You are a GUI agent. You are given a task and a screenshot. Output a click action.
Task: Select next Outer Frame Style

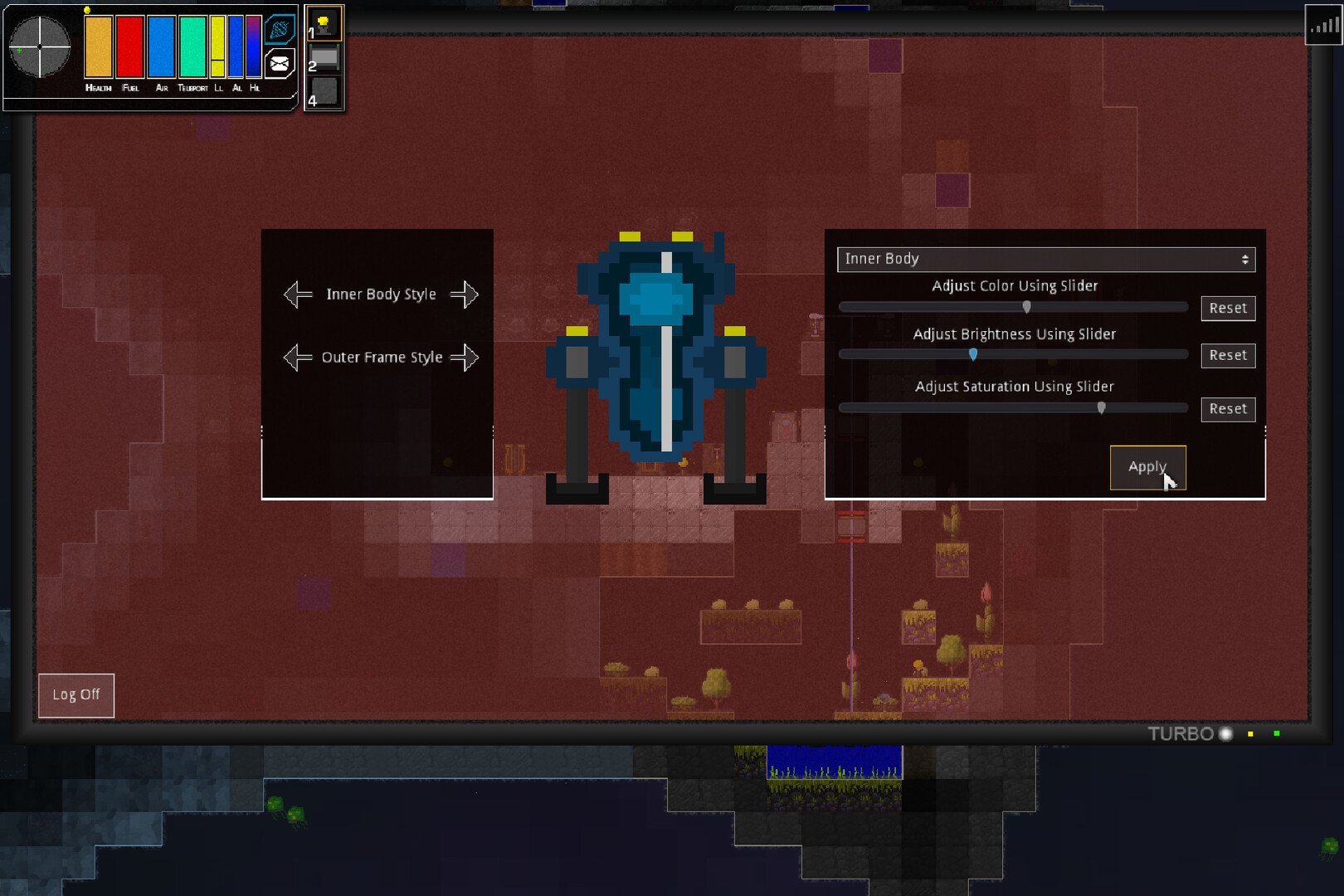click(465, 358)
